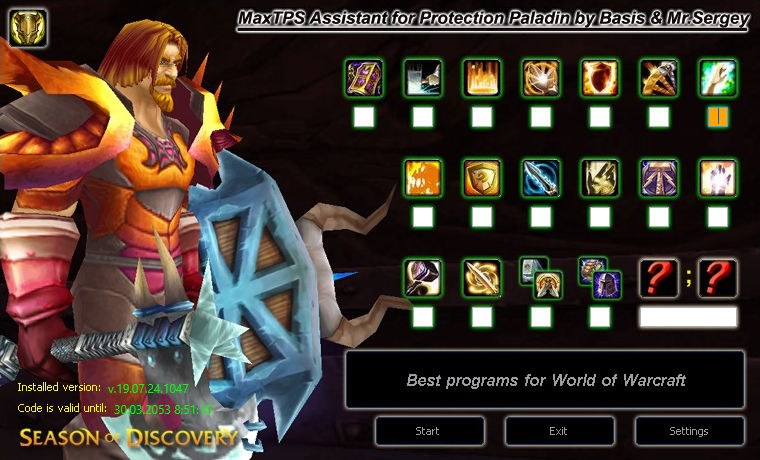Image resolution: width=760 pixels, height=460 pixels.
Task: Choose the Consecration fire ability icon
Action: coord(482,77)
